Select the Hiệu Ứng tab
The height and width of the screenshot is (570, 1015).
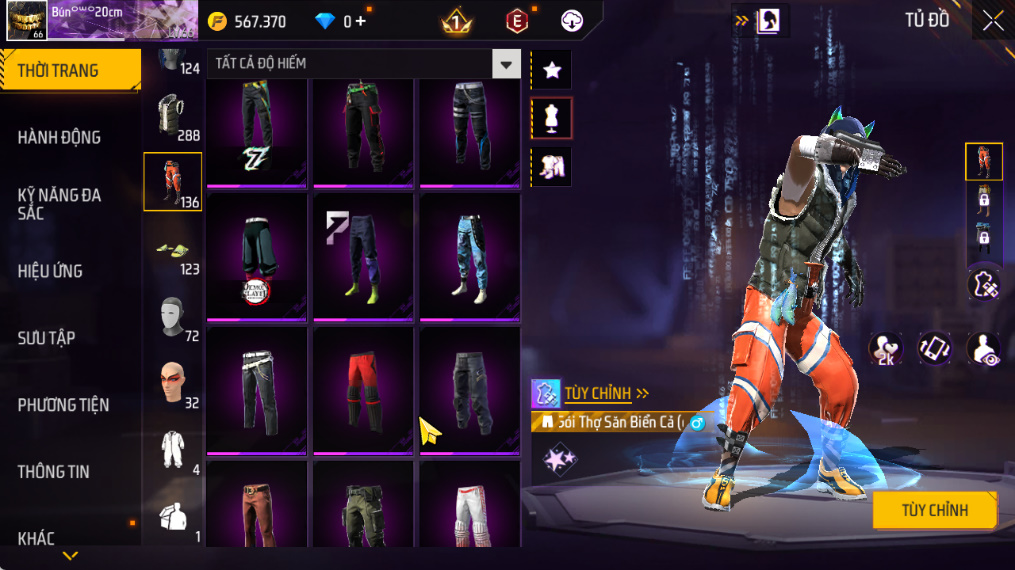(50, 271)
